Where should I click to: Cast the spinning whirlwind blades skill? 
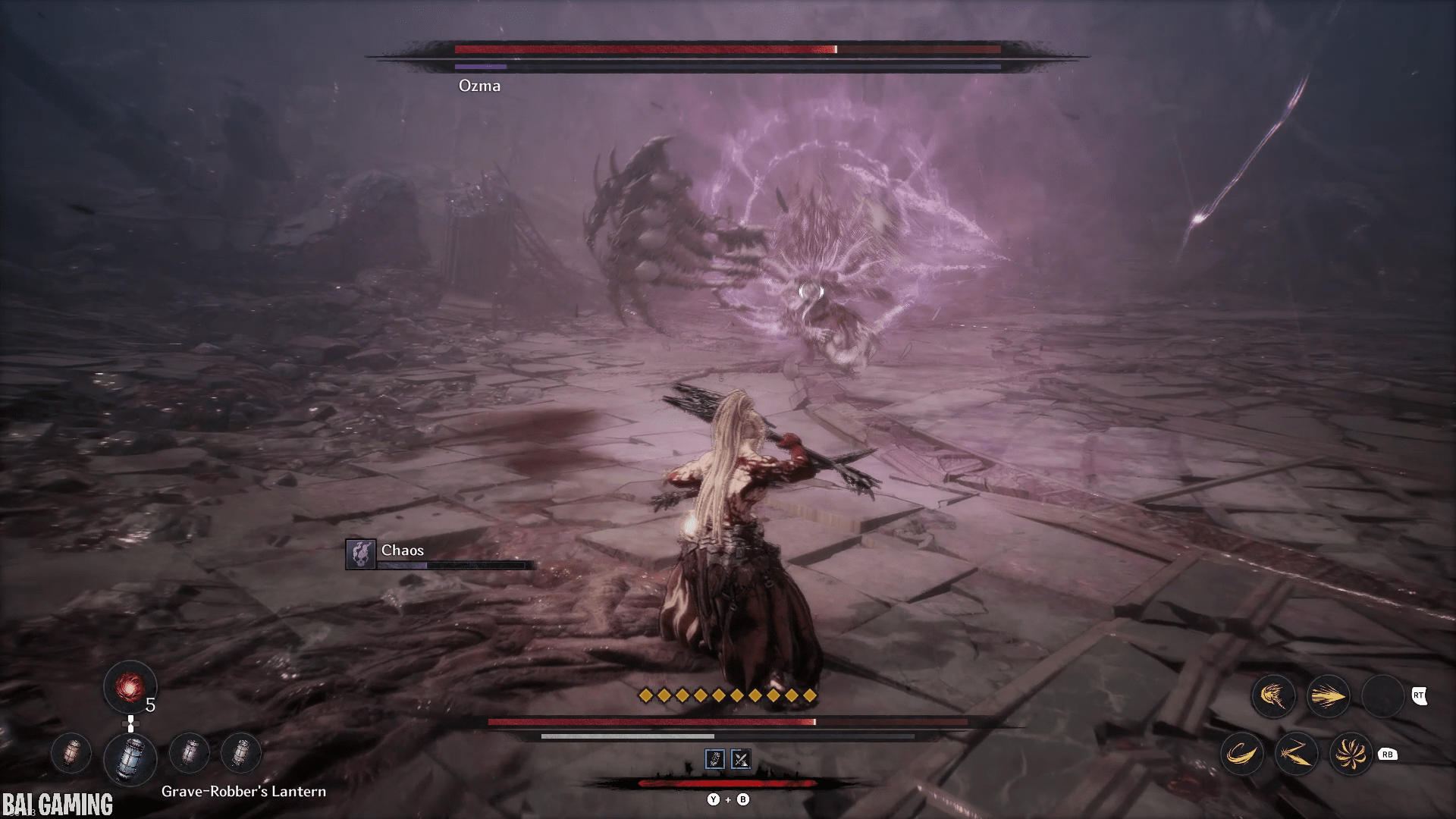1351,754
